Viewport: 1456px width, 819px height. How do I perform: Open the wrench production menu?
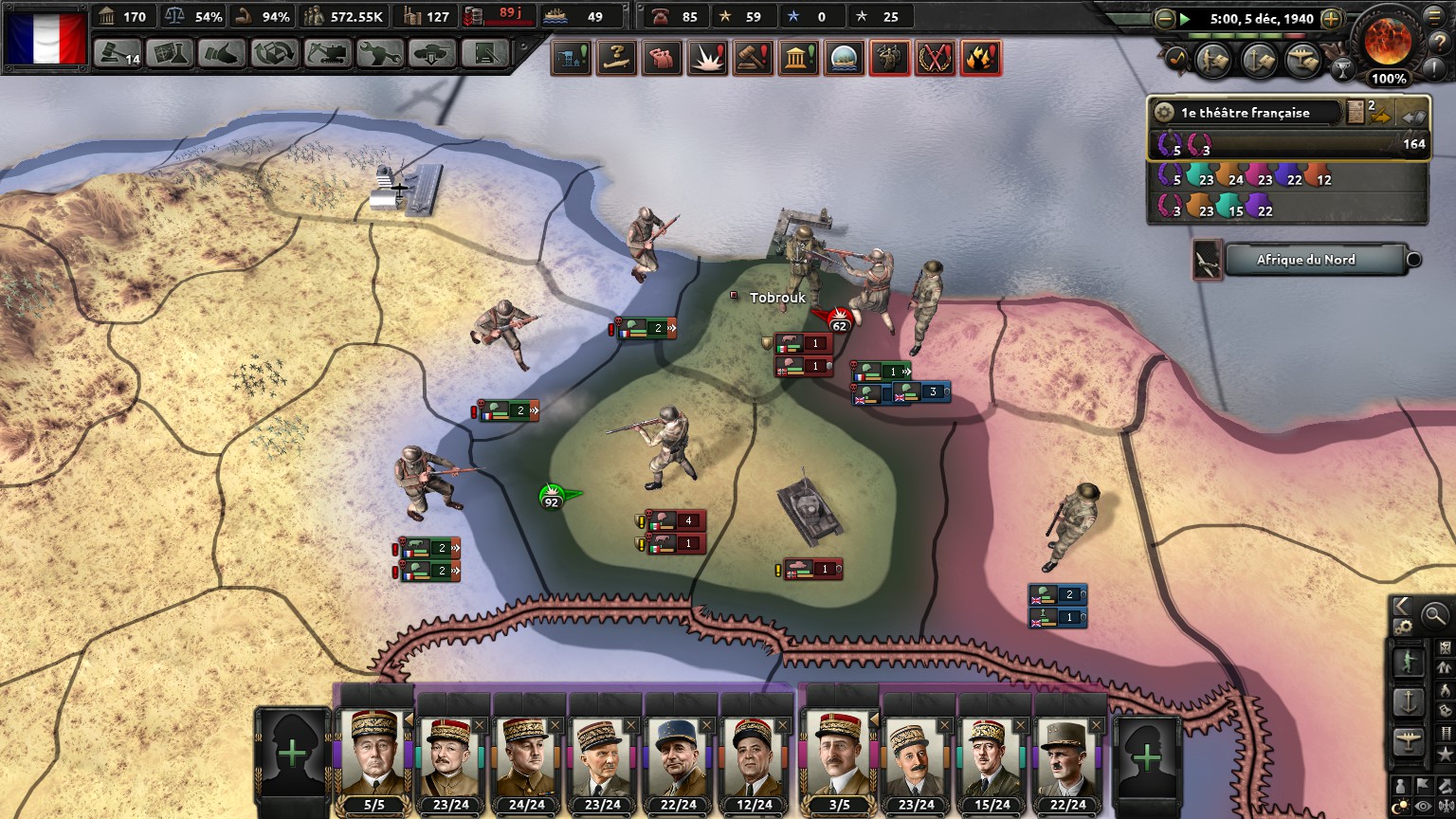[x=379, y=53]
